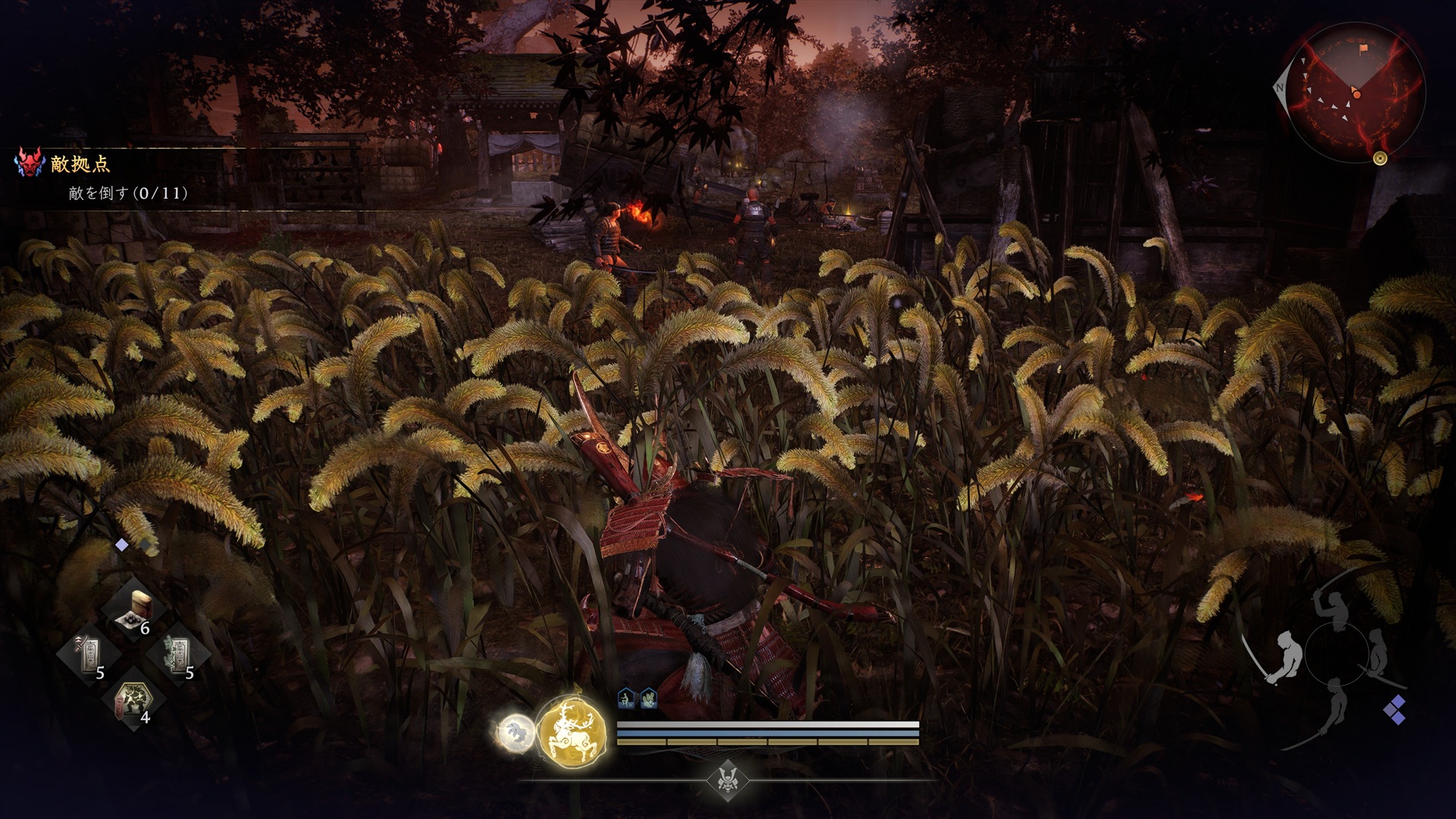Click the samurai helmet style emblem
Viewport: 1456px width, 819px height.
tap(726, 779)
